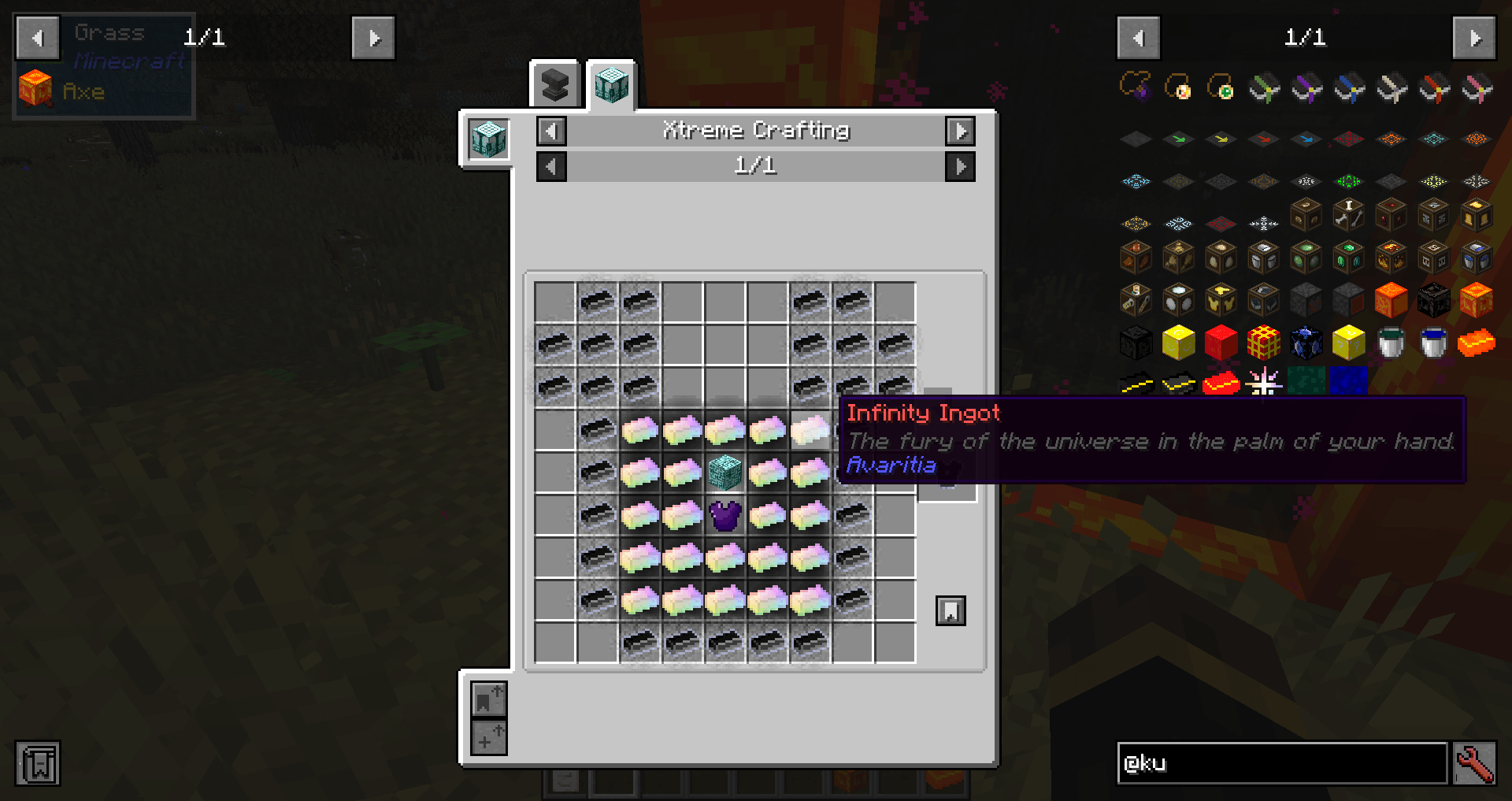The height and width of the screenshot is (801, 1512).
Task: Toggle the bookmark overlay with the book icon
Action: 38,763
